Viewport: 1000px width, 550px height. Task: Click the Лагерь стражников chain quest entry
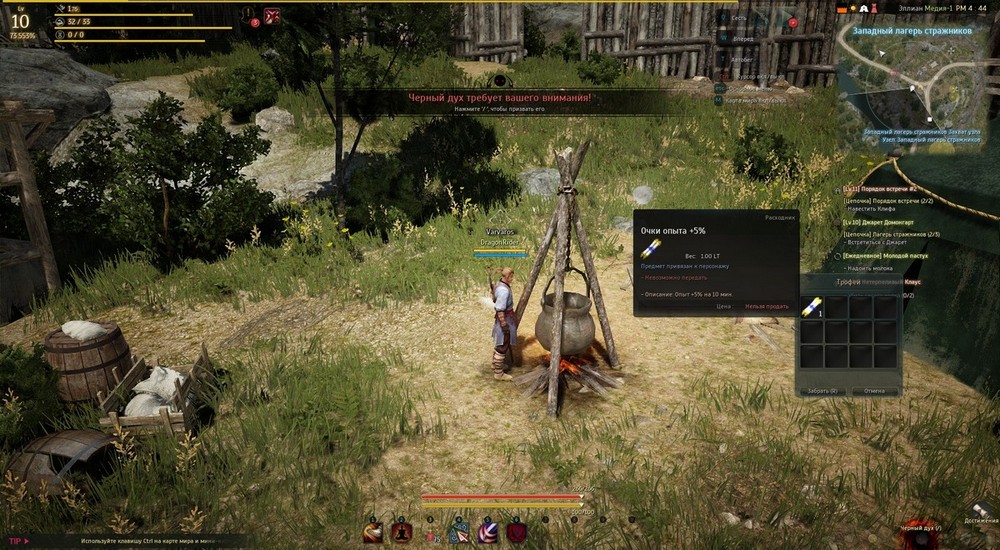click(x=894, y=233)
